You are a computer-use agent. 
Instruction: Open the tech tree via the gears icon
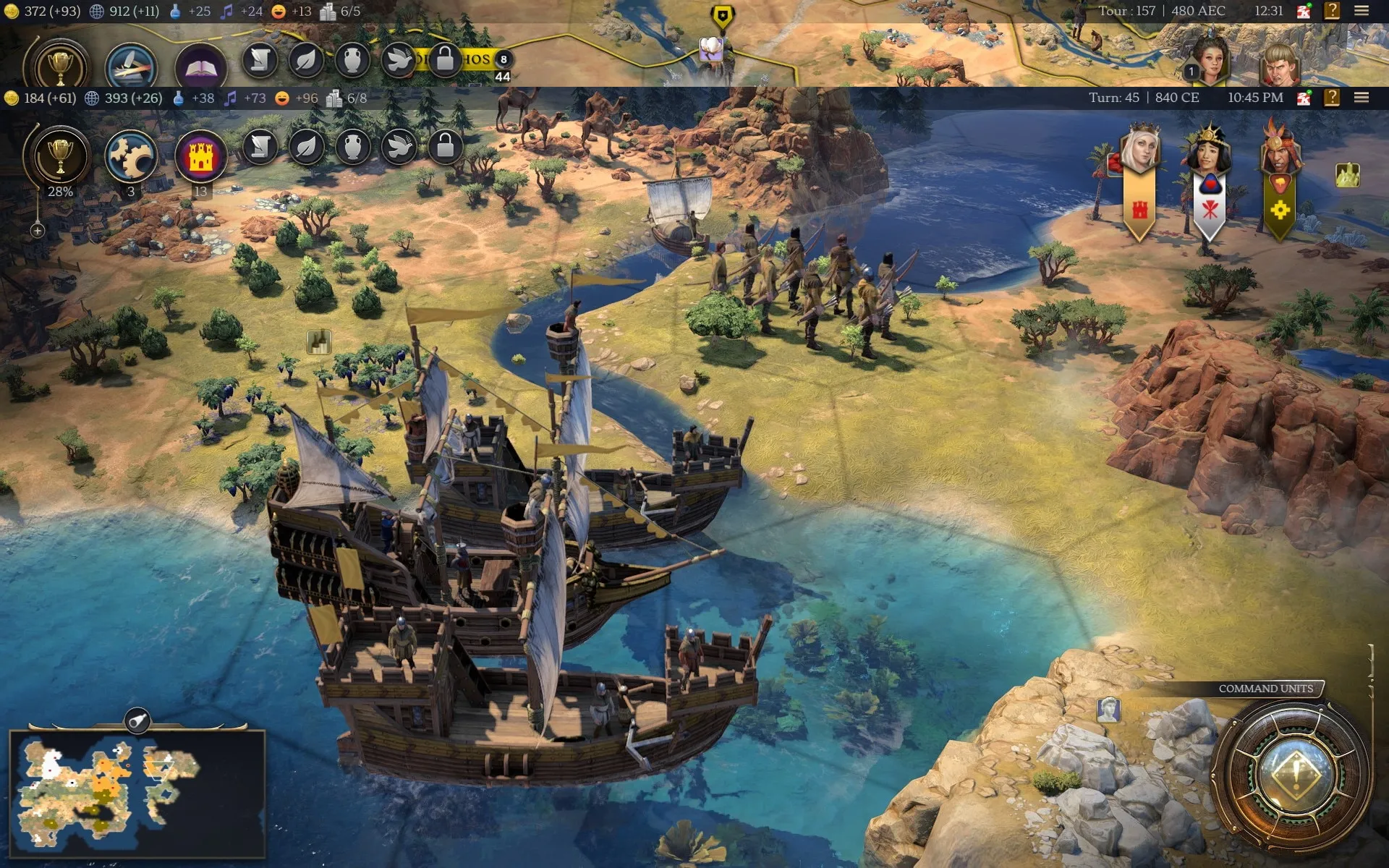point(130,156)
